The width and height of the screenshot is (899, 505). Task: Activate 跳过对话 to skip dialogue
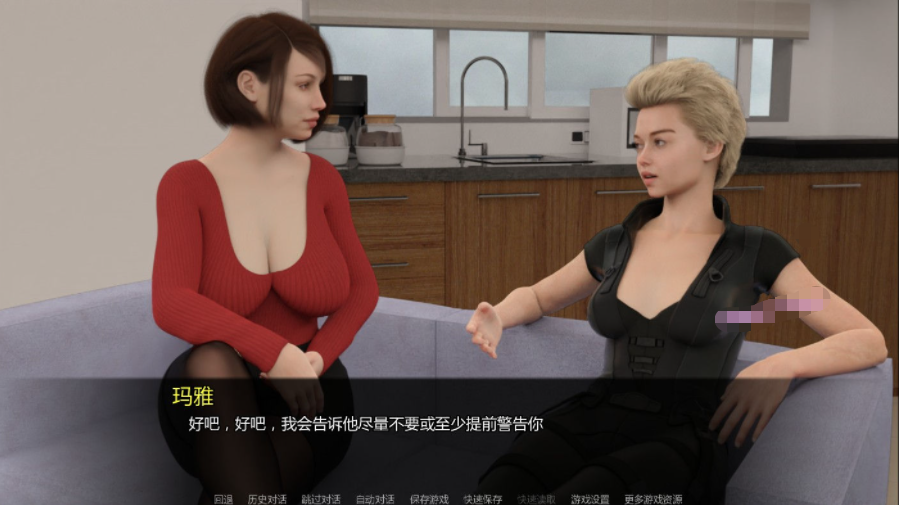pos(321,498)
